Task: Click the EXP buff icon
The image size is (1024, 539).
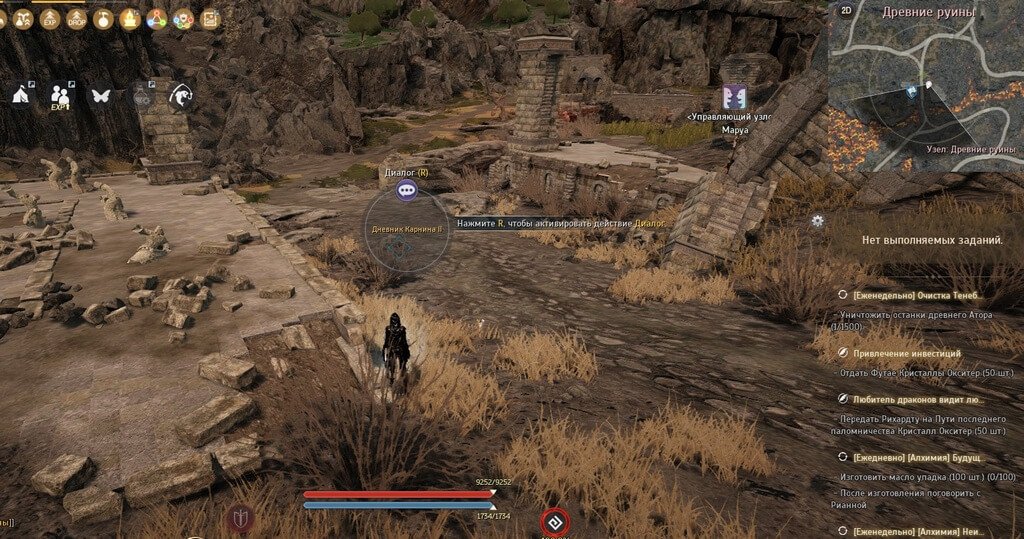Action: tap(48, 18)
